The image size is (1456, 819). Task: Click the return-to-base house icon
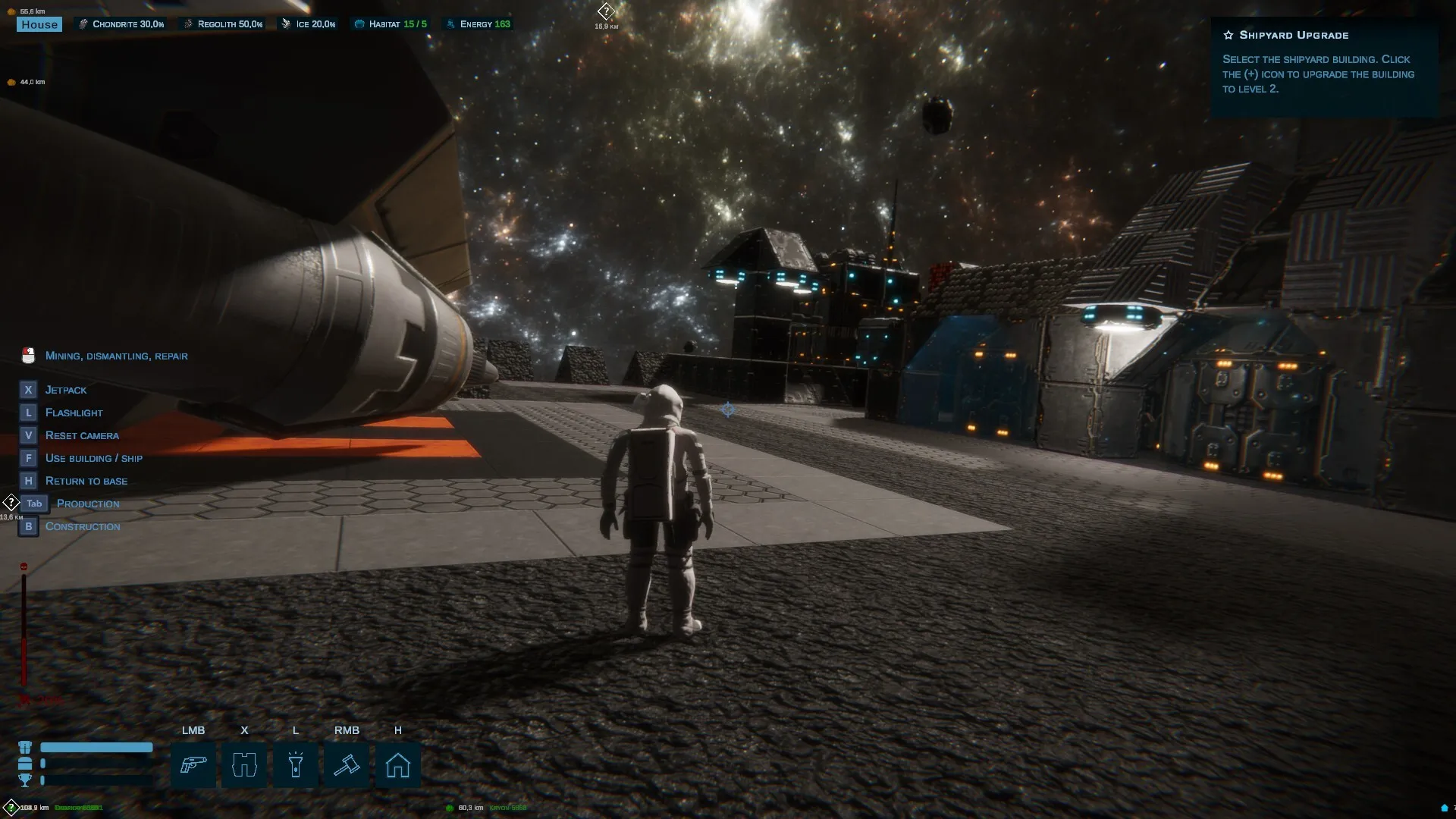pyautogui.click(x=397, y=765)
